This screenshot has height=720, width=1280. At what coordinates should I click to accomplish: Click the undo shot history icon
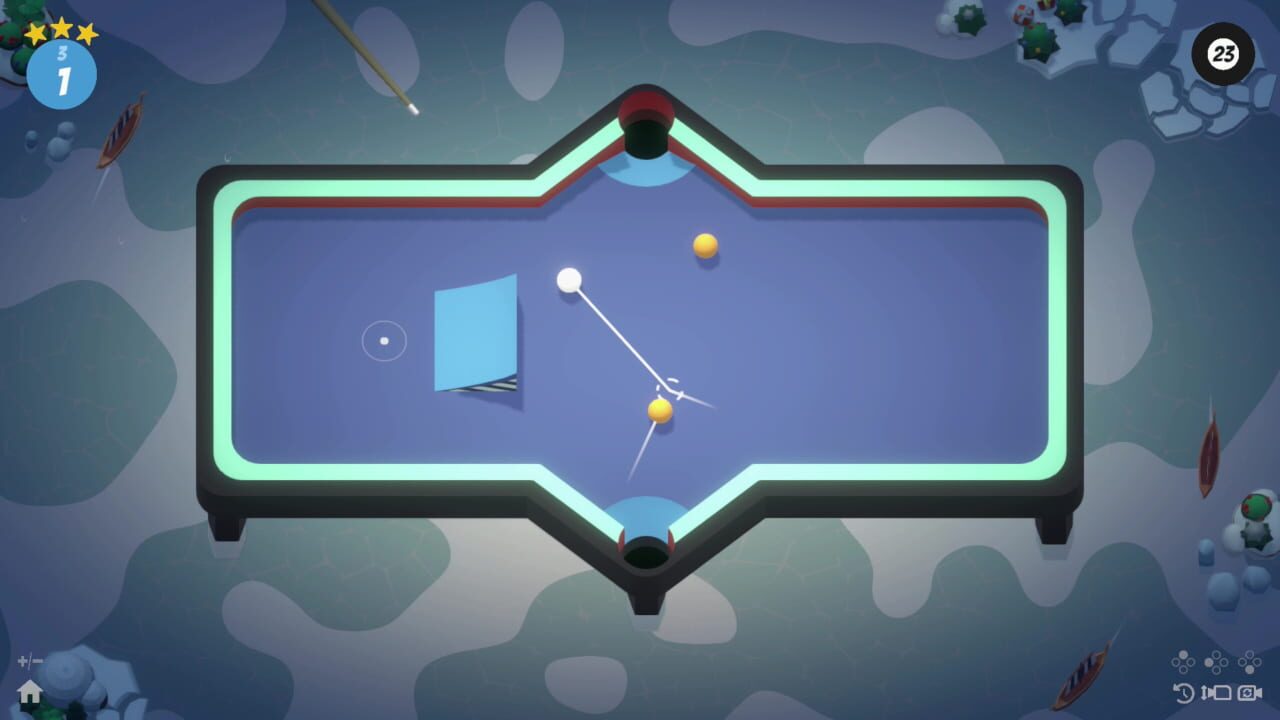click(x=1183, y=694)
